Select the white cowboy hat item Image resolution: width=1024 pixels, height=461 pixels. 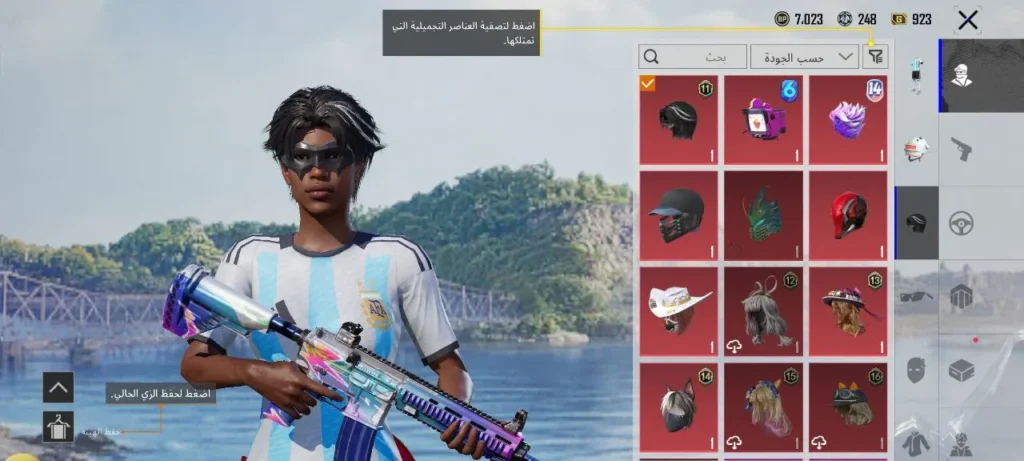point(679,311)
